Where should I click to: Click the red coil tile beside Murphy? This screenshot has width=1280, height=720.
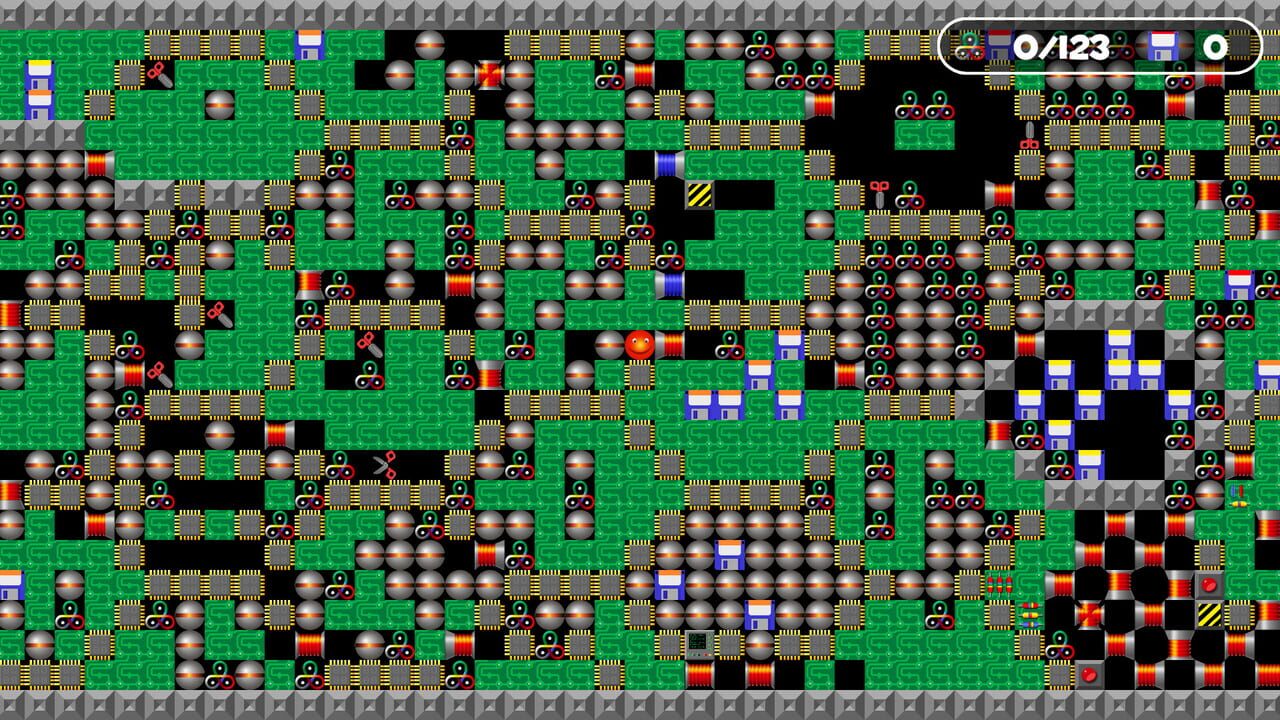coord(672,346)
